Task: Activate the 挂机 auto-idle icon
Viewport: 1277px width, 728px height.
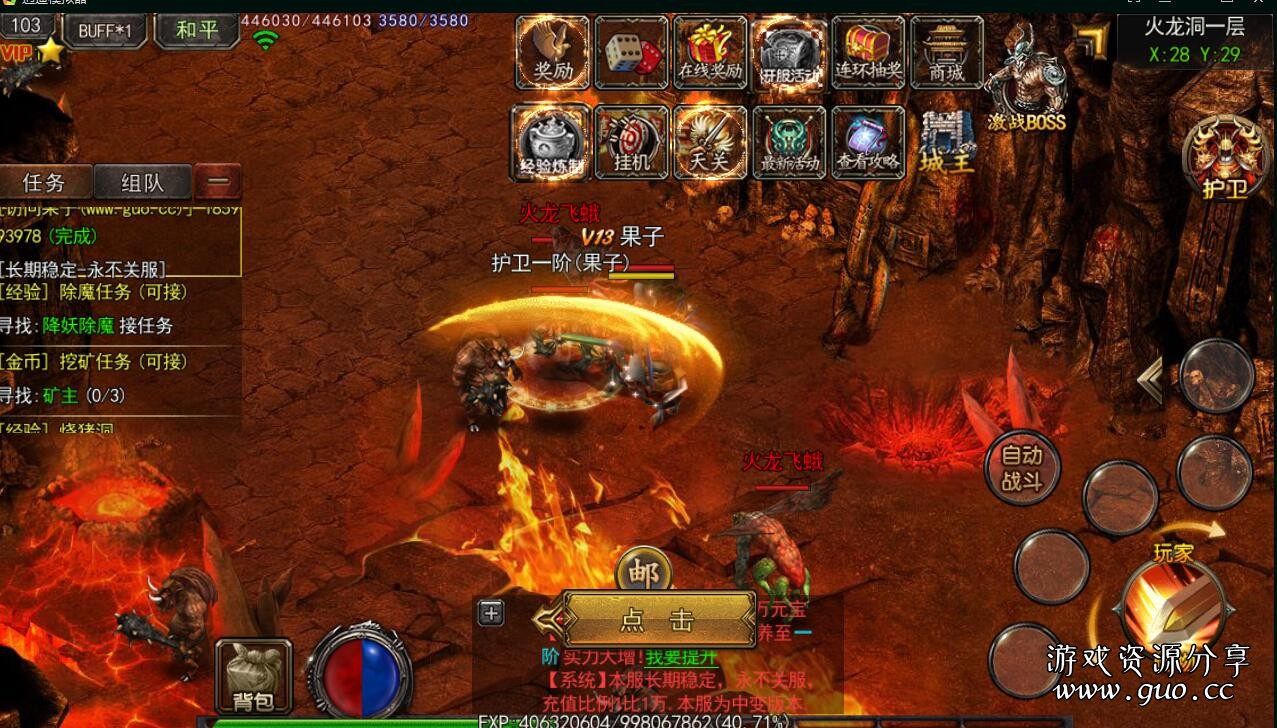Action: pos(631,142)
